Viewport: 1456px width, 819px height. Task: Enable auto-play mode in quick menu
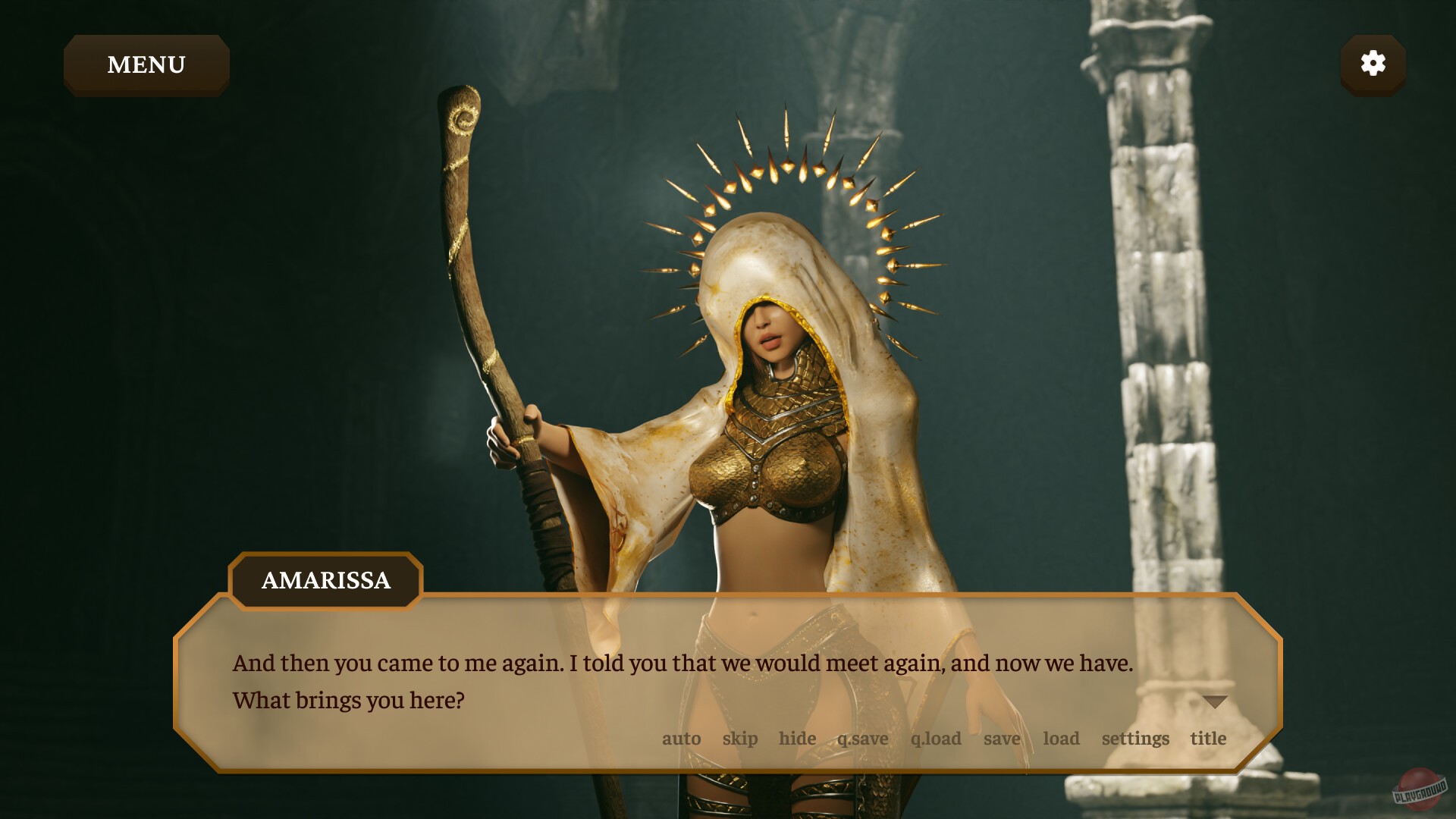pos(681,738)
